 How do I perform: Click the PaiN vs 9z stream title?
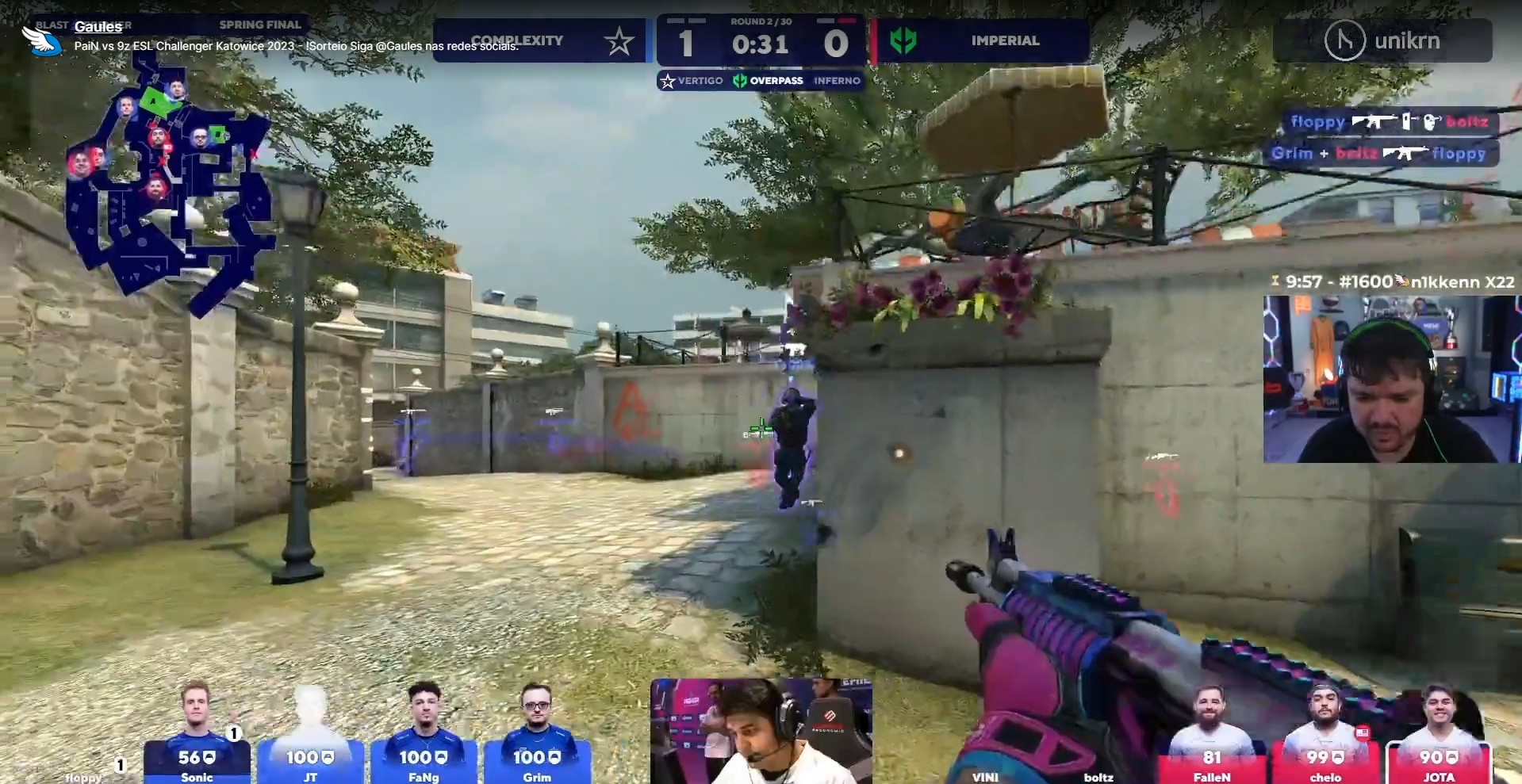[297, 47]
